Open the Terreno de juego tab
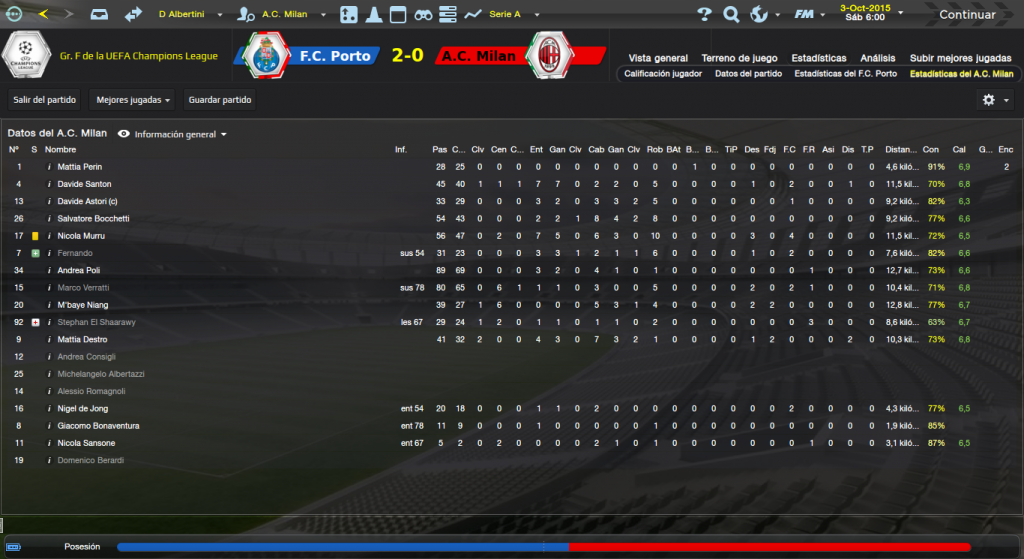Viewport: 1024px width, 559px height. point(739,58)
